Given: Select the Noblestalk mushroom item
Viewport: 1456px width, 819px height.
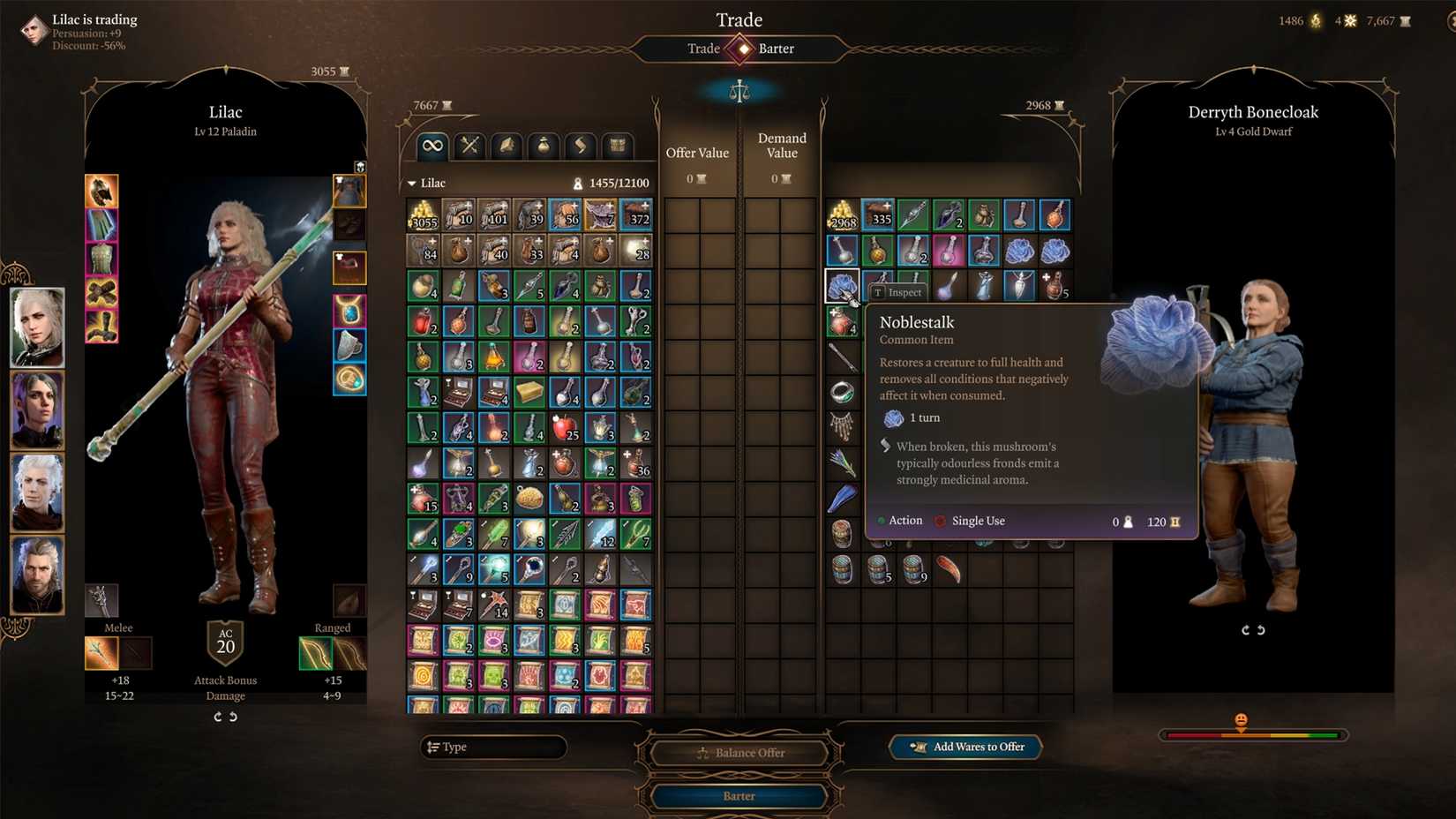Looking at the screenshot, I should point(841,285).
